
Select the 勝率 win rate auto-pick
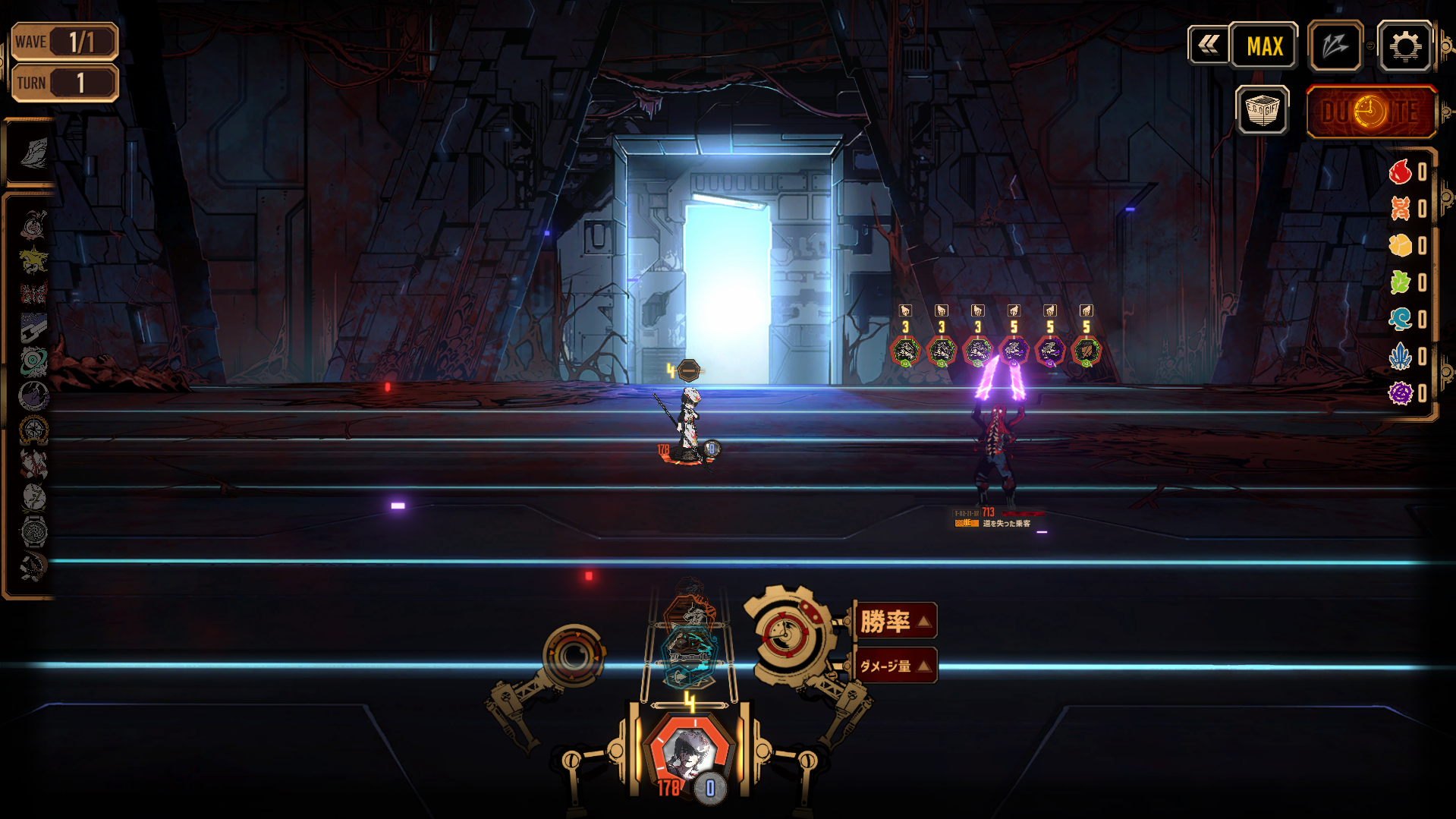[895, 622]
